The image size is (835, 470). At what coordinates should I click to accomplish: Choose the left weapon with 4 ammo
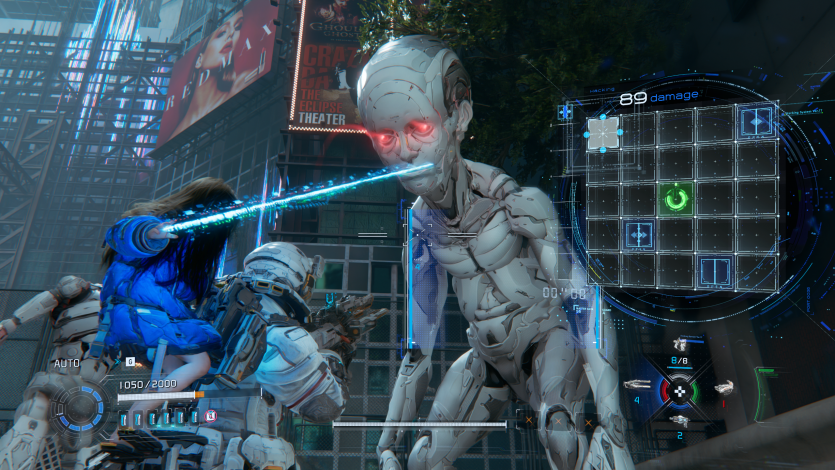(636, 385)
